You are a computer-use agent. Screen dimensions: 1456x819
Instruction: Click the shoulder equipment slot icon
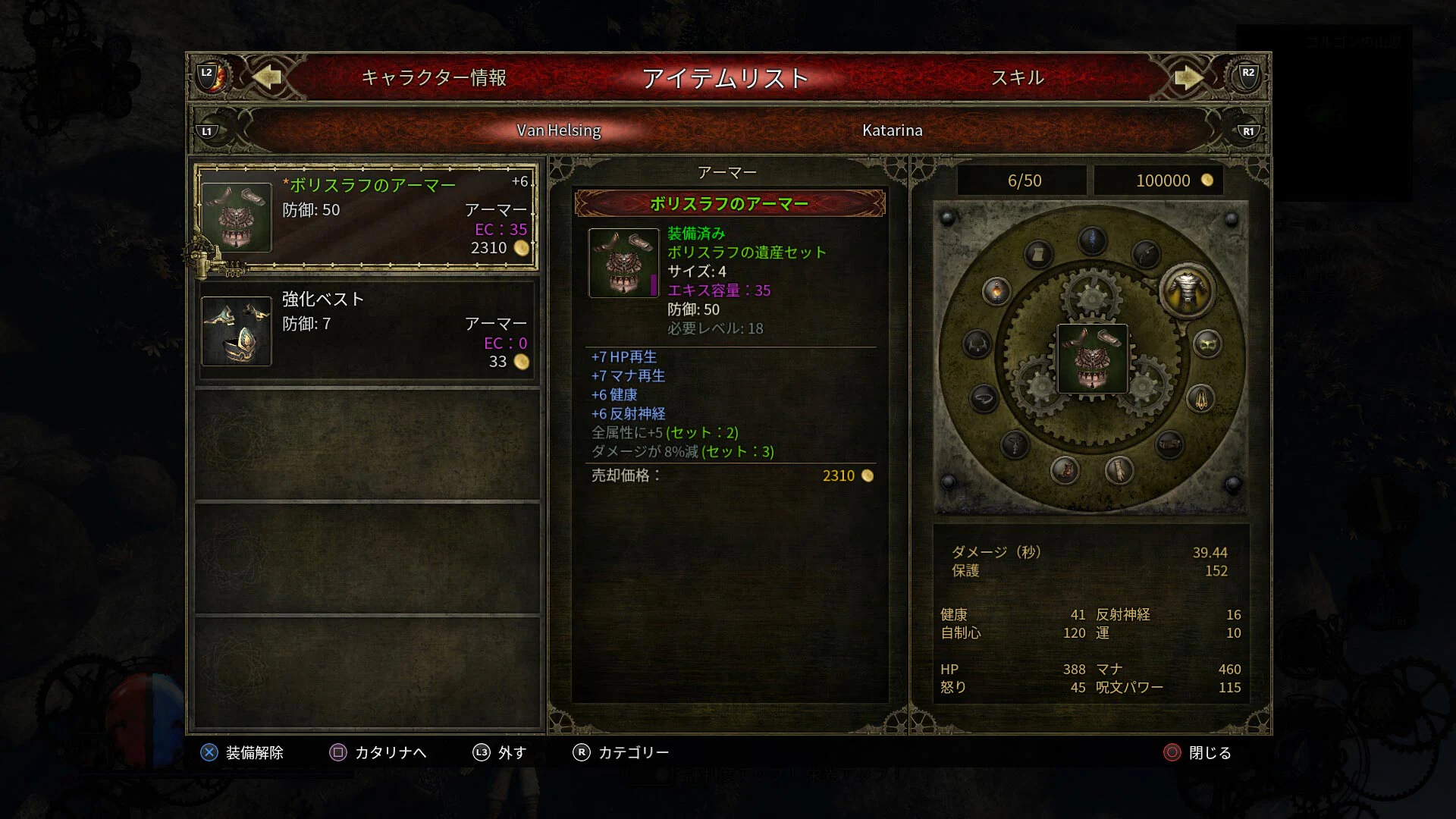[975, 344]
